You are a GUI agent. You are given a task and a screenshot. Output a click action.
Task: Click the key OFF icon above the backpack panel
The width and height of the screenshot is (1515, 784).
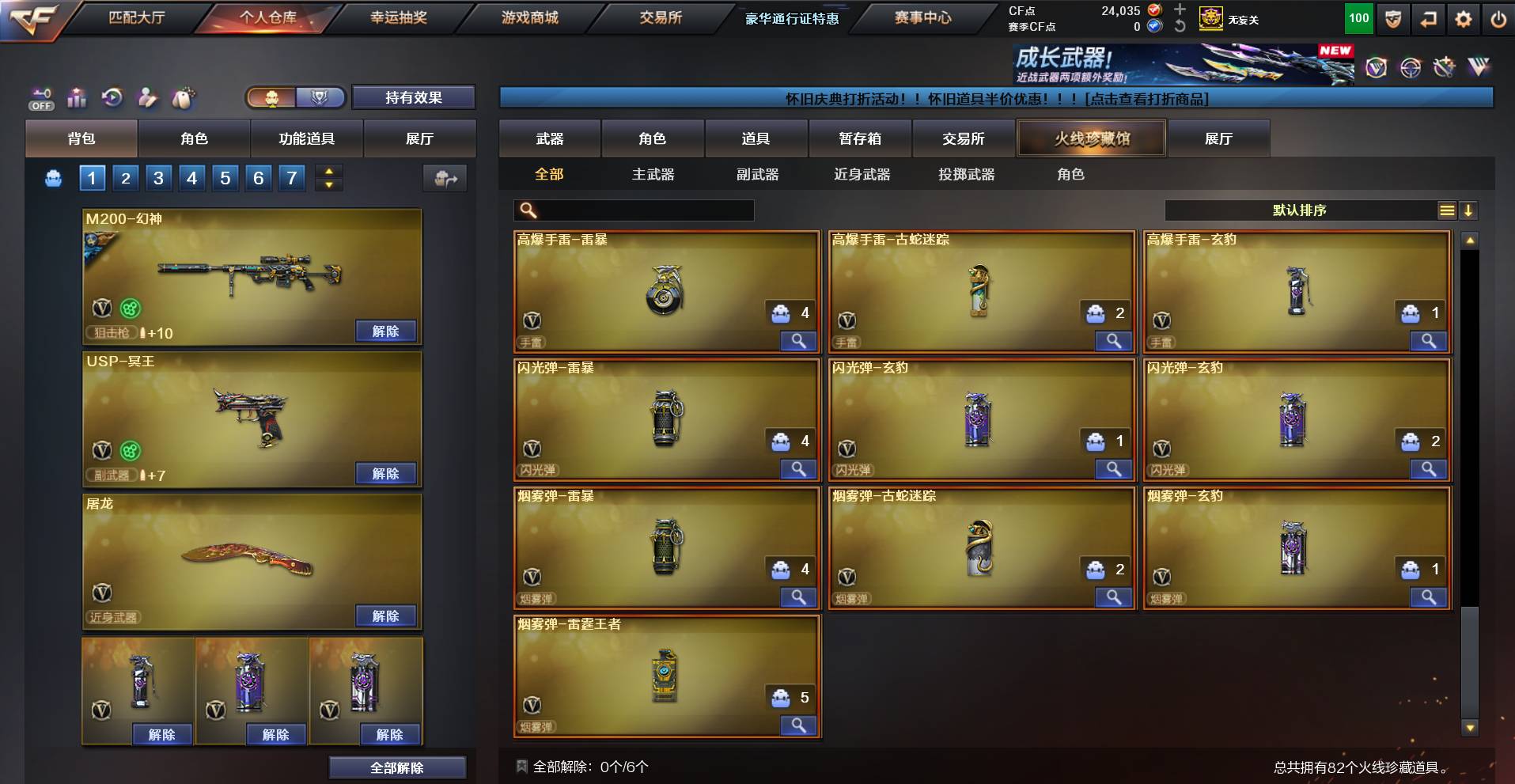pyautogui.click(x=41, y=97)
